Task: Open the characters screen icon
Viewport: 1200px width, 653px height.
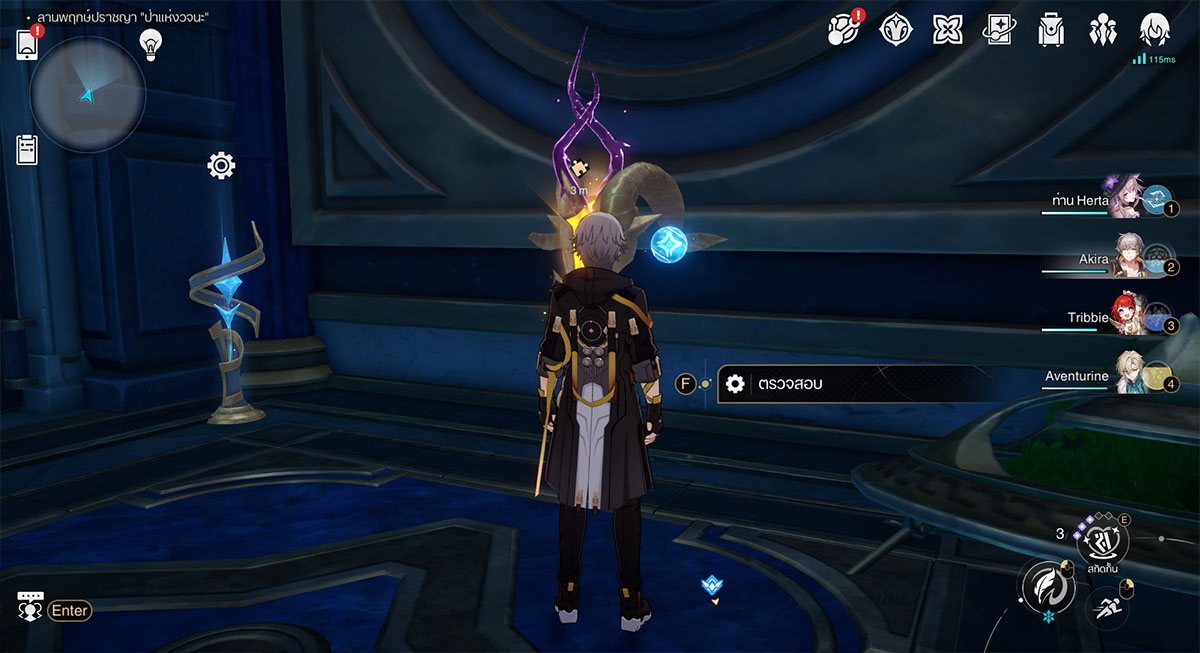Action: [x=1103, y=29]
